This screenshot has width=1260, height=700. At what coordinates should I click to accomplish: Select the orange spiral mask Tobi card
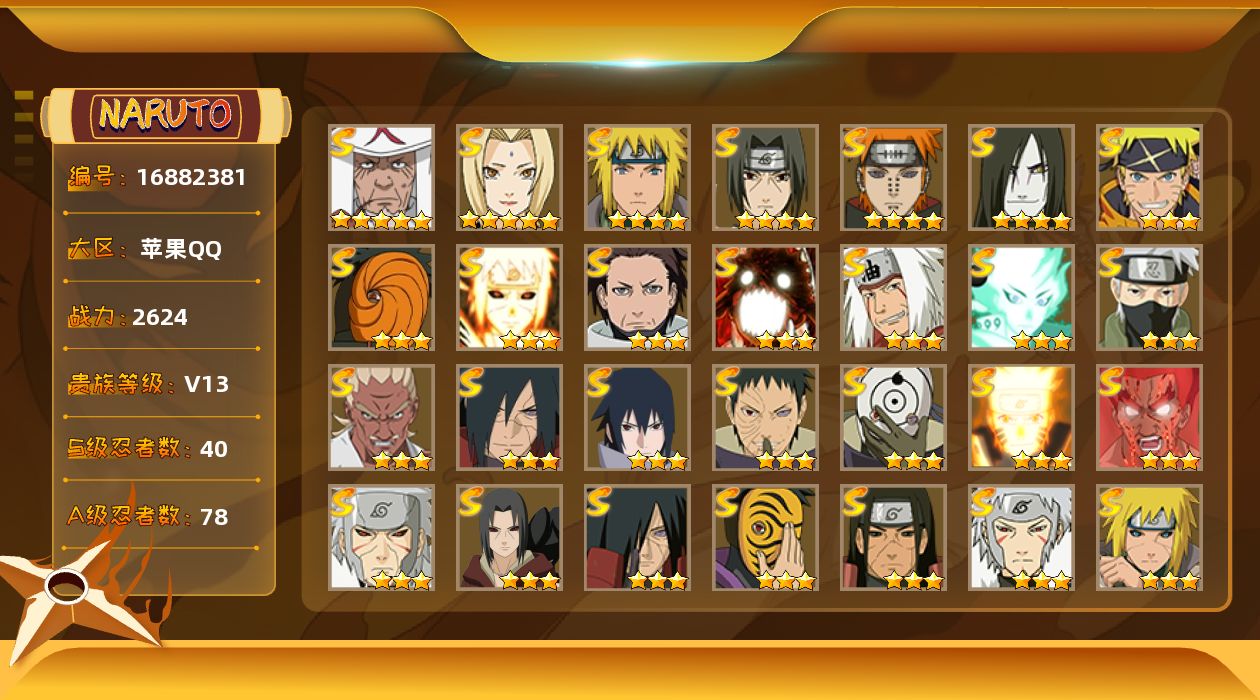click(381, 298)
